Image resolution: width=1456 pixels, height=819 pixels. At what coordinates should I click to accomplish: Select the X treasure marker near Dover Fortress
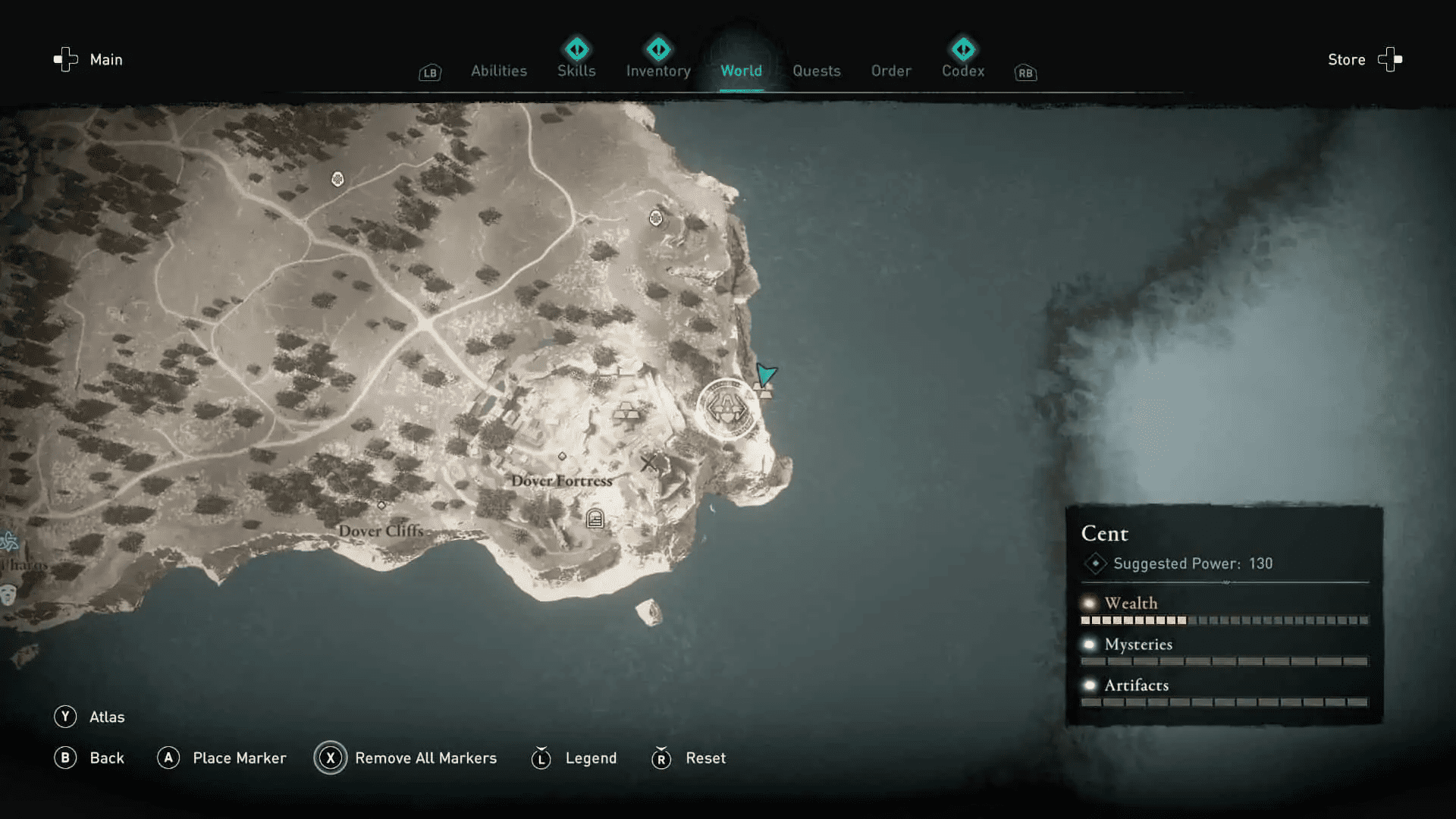[648, 463]
